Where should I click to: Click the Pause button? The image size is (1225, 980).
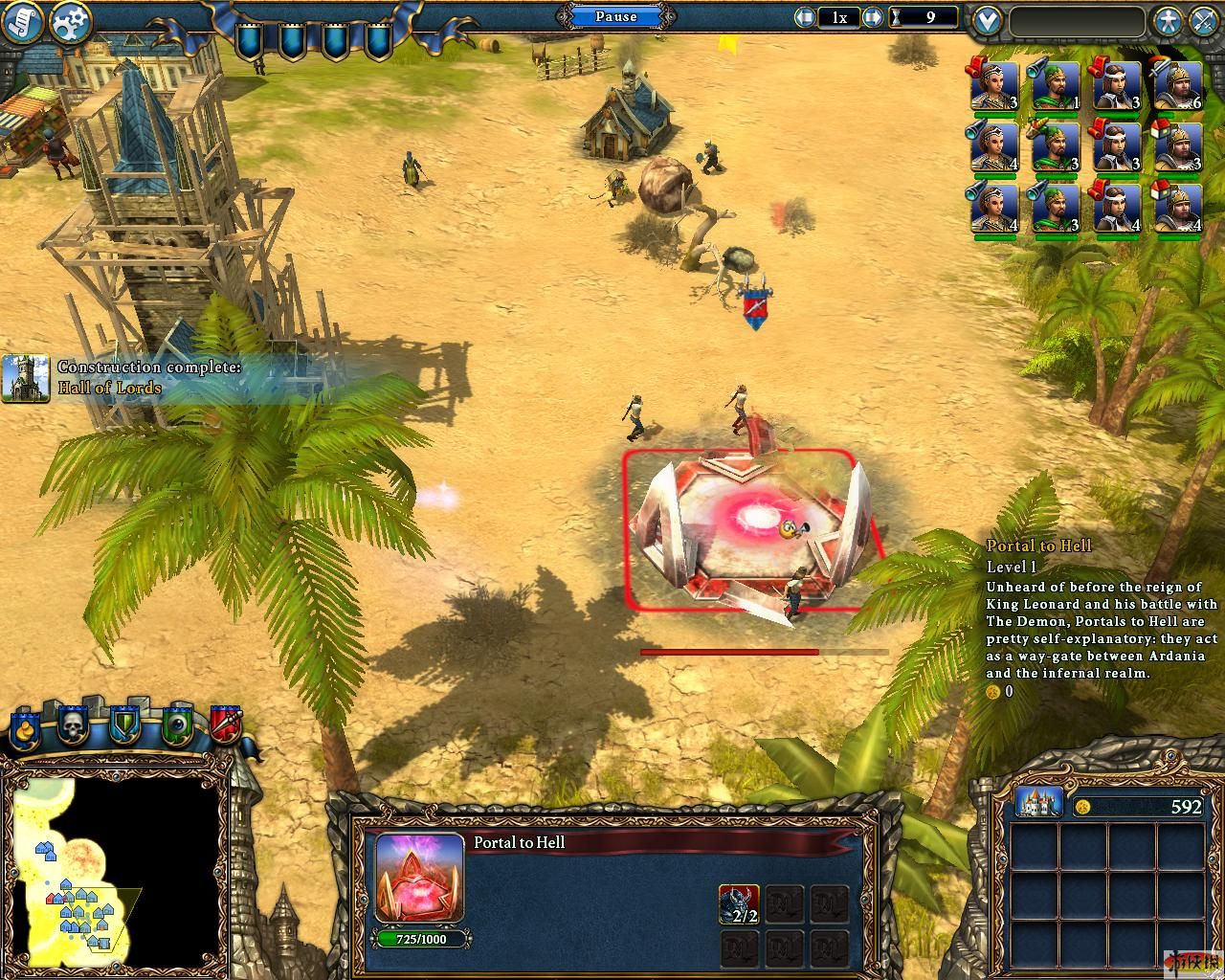pyautogui.click(x=615, y=16)
